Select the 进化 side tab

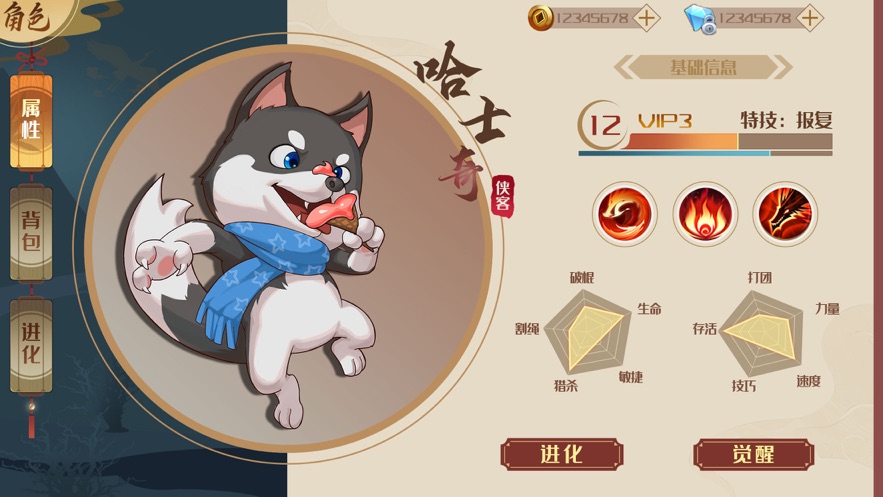[31, 342]
